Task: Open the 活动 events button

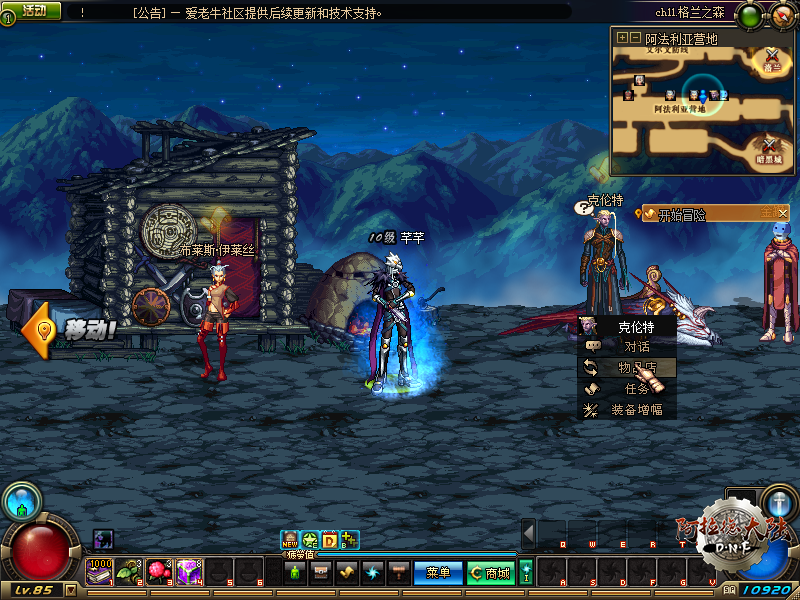Action: click(x=34, y=10)
